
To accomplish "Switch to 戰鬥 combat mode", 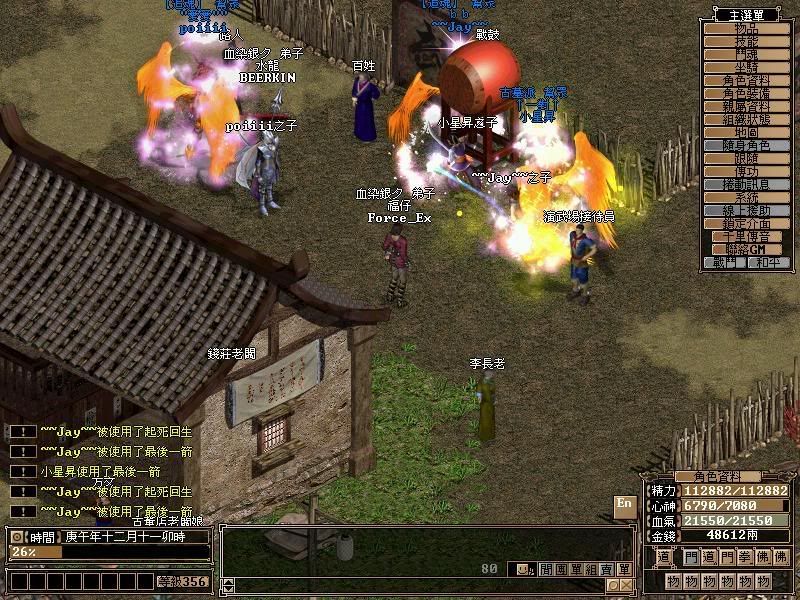I will coord(725,262).
